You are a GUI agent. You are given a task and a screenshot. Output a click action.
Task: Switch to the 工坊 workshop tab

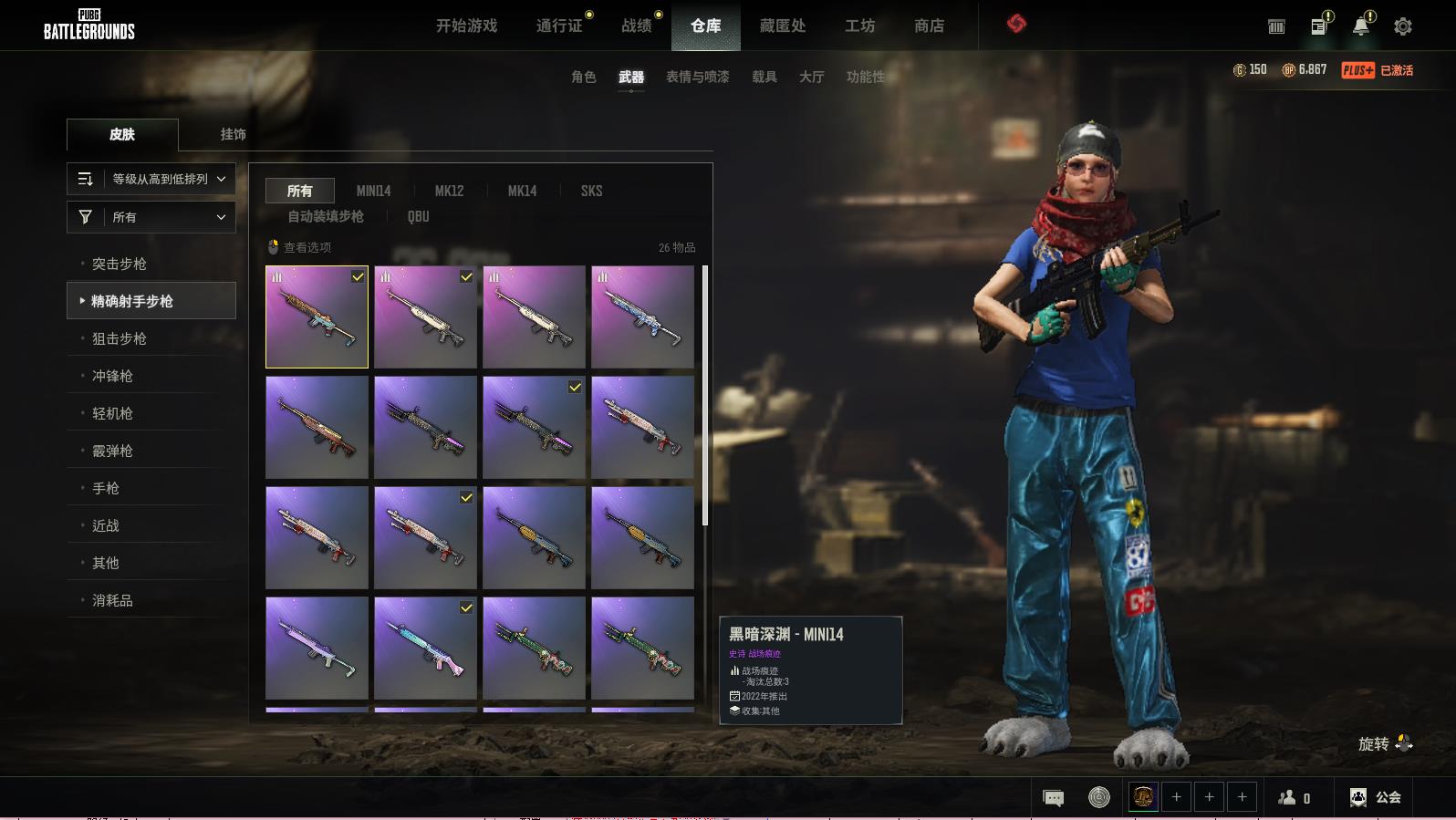(x=859, y=26)
